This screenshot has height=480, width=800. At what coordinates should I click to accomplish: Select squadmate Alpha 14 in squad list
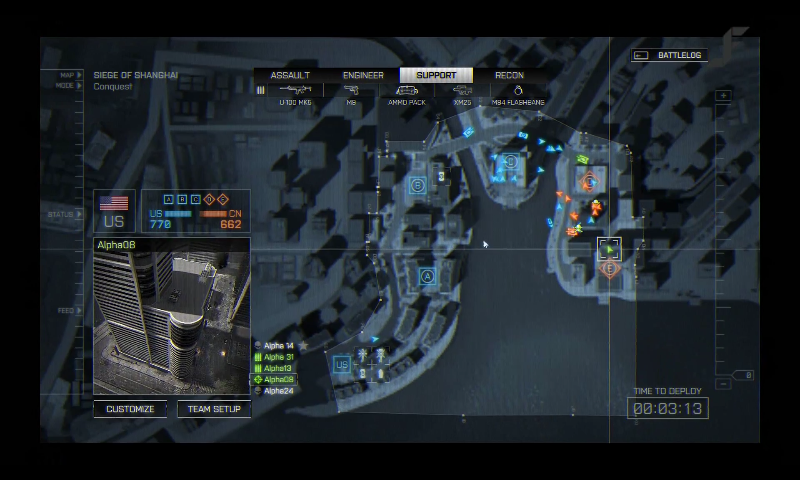(x=278, y=346)
